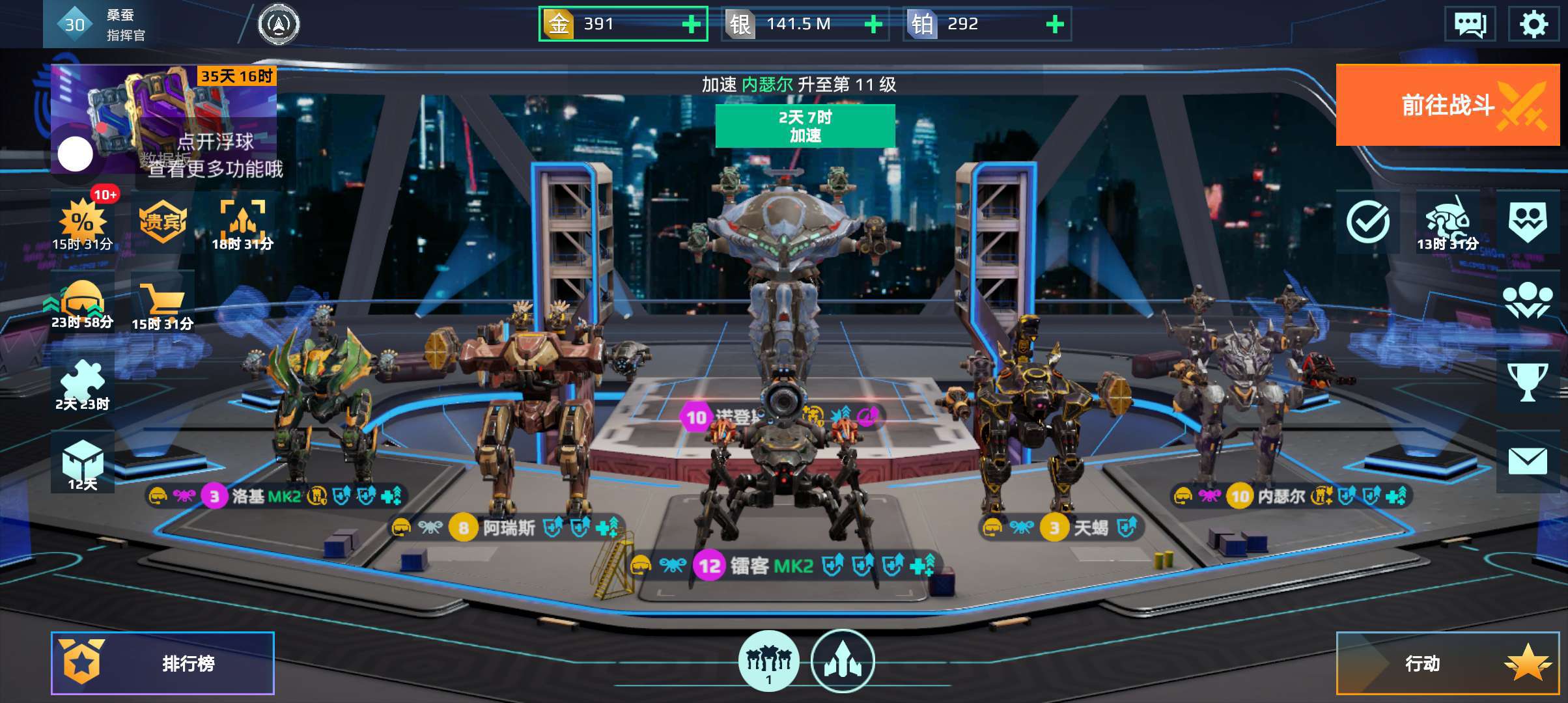Add more platinum with the plus button
The height and width of the screenshot is (703, 1568).
click(x=1054, y=24)
